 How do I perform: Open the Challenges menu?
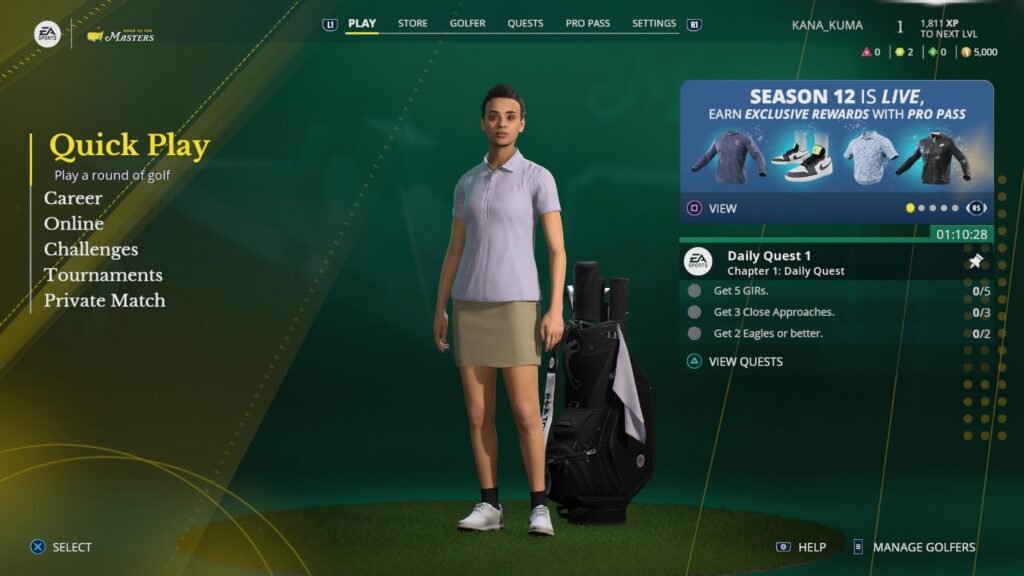(x=91, y=249)
